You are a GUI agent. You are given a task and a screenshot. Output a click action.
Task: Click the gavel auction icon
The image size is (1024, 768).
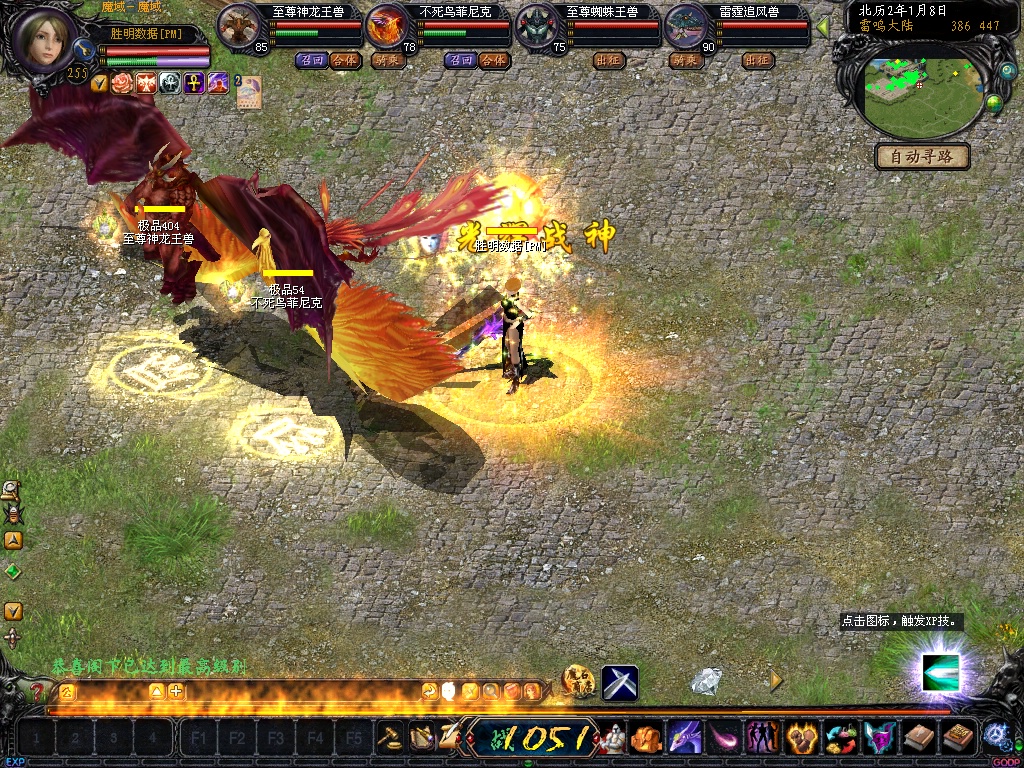click(x=390, y=737)
